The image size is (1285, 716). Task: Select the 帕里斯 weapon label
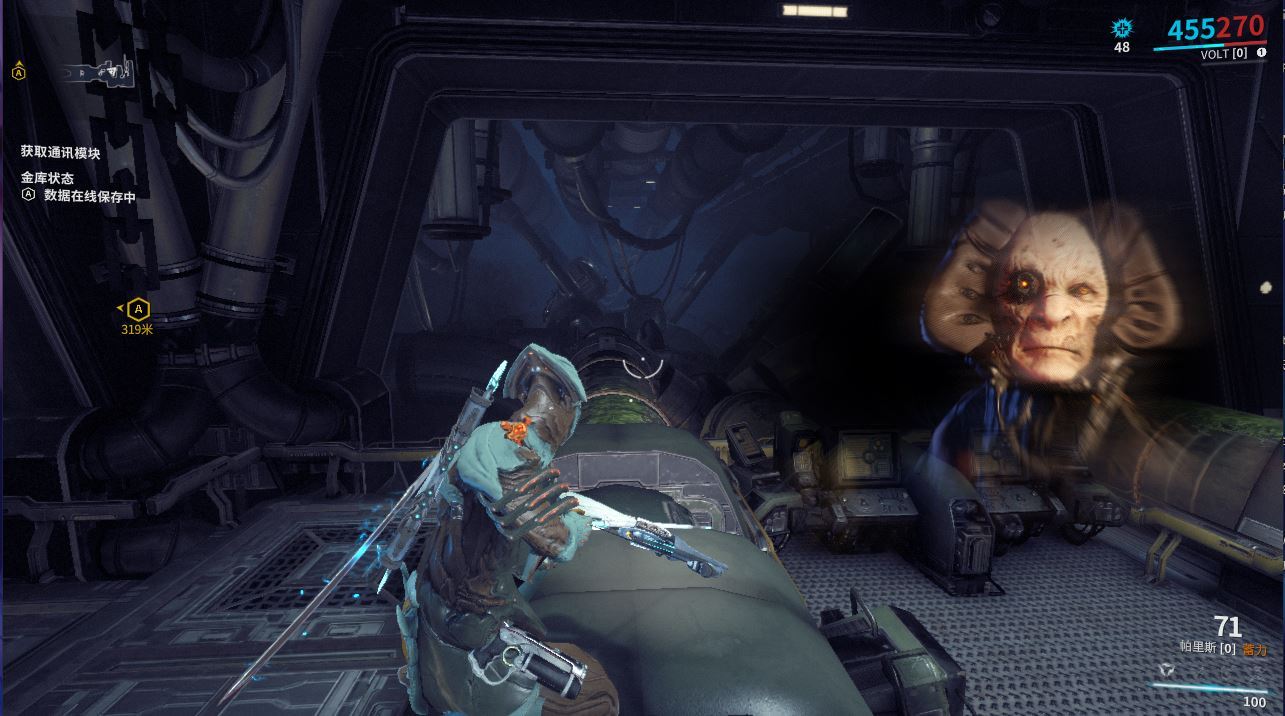1199,648
